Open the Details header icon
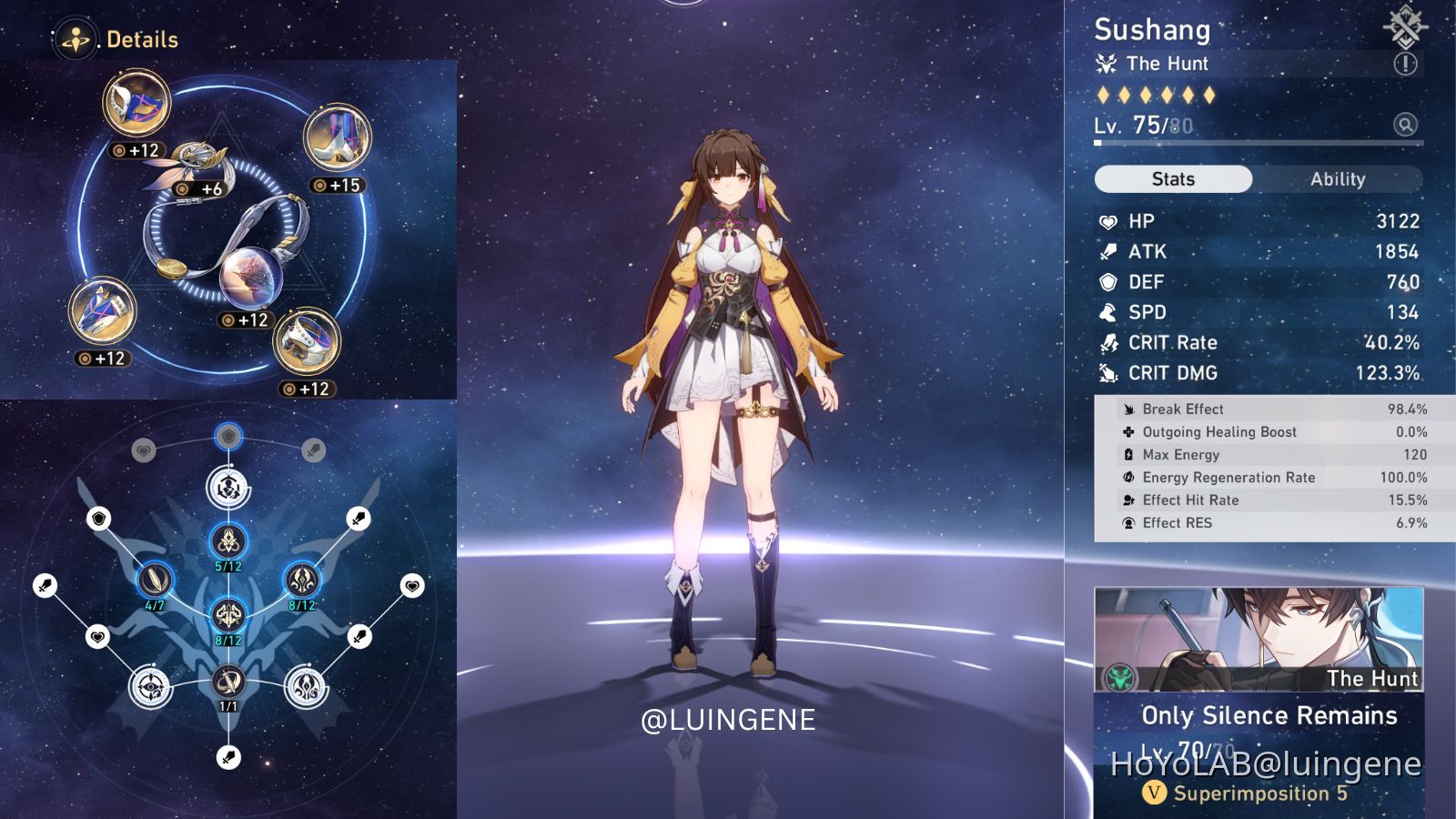 point(75,40)
